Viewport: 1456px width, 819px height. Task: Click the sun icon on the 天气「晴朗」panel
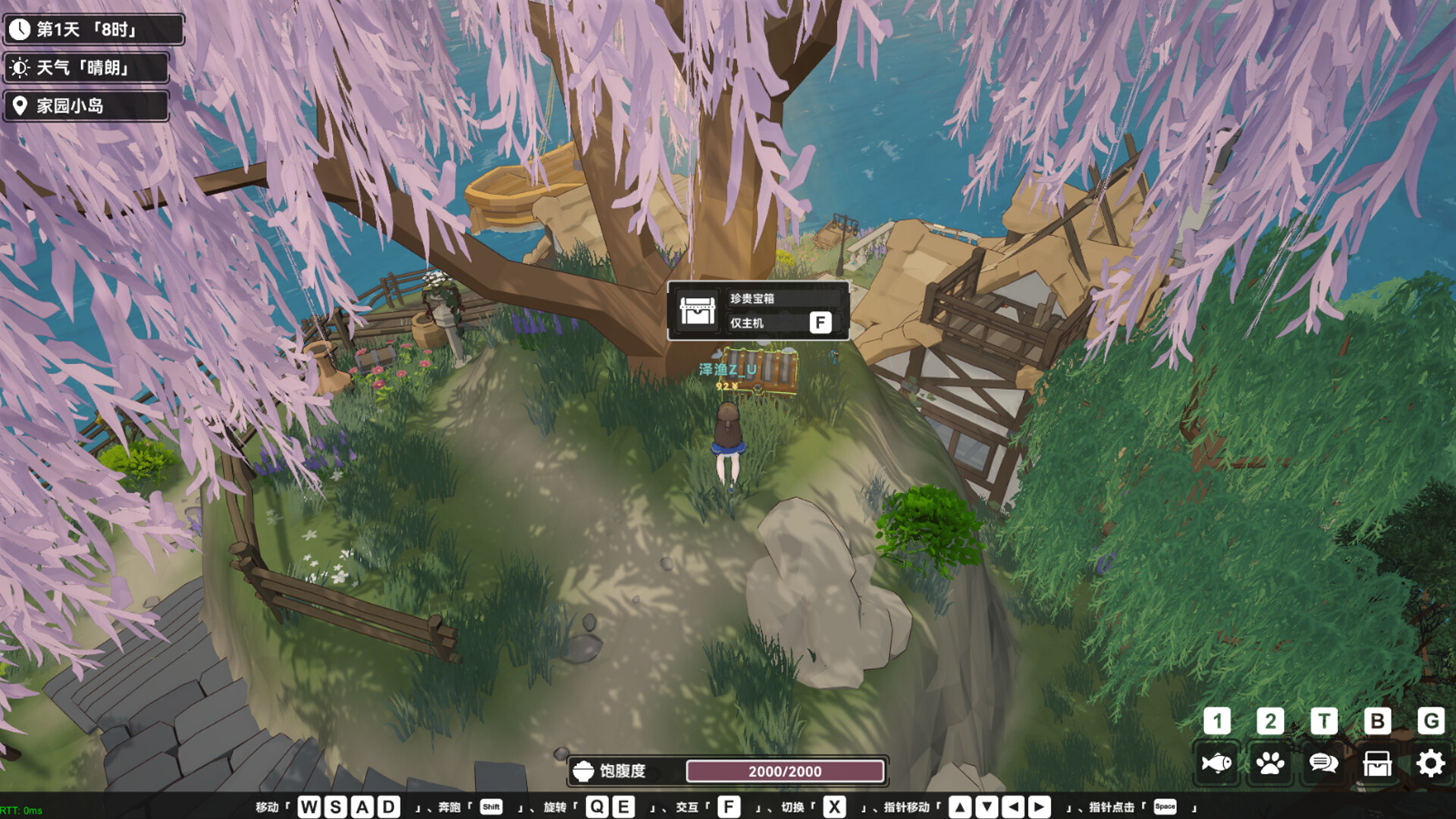point(22,67)
